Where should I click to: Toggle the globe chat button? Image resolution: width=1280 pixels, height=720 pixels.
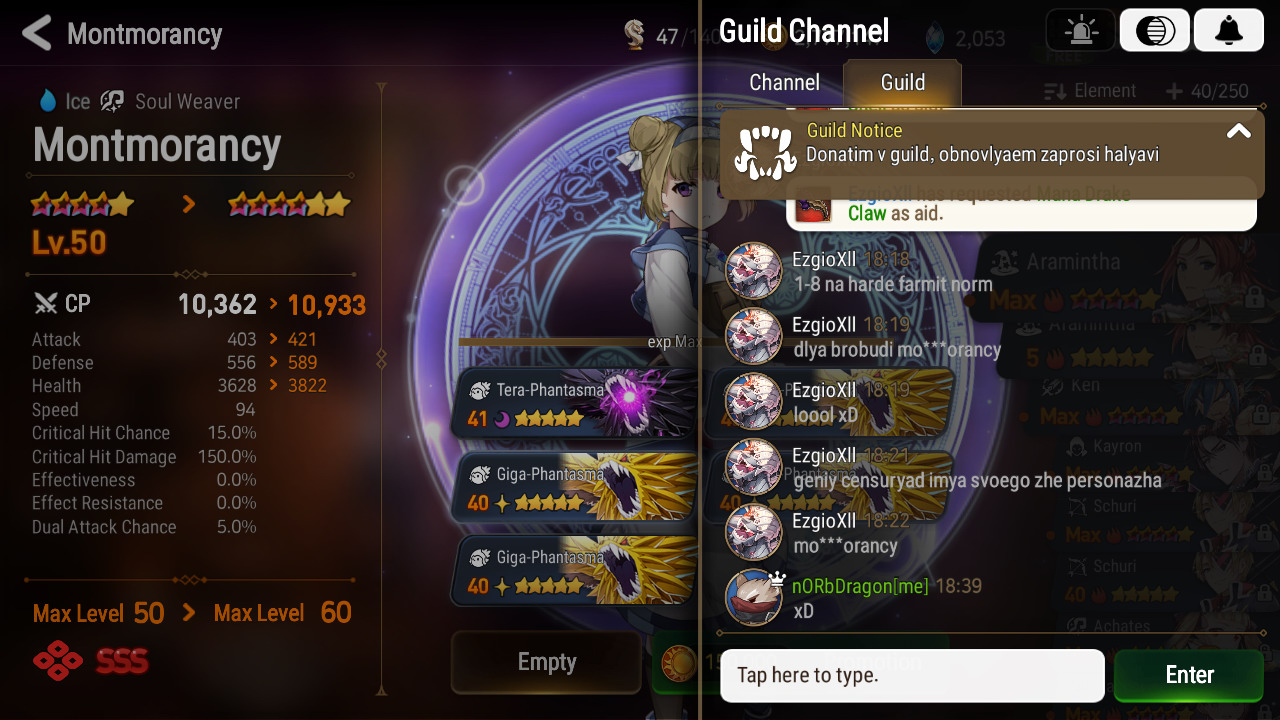click(1155, 31)
